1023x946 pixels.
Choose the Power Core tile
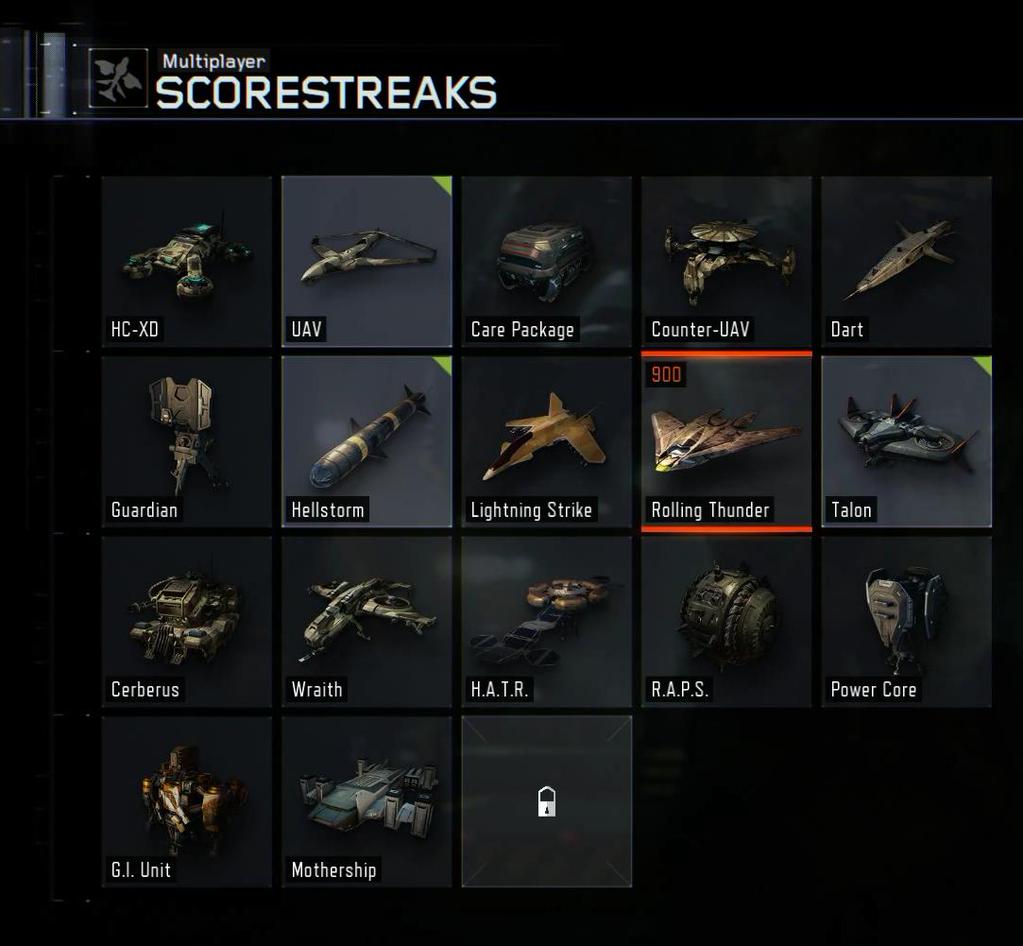pyautogui.click(x=907, y=621)
